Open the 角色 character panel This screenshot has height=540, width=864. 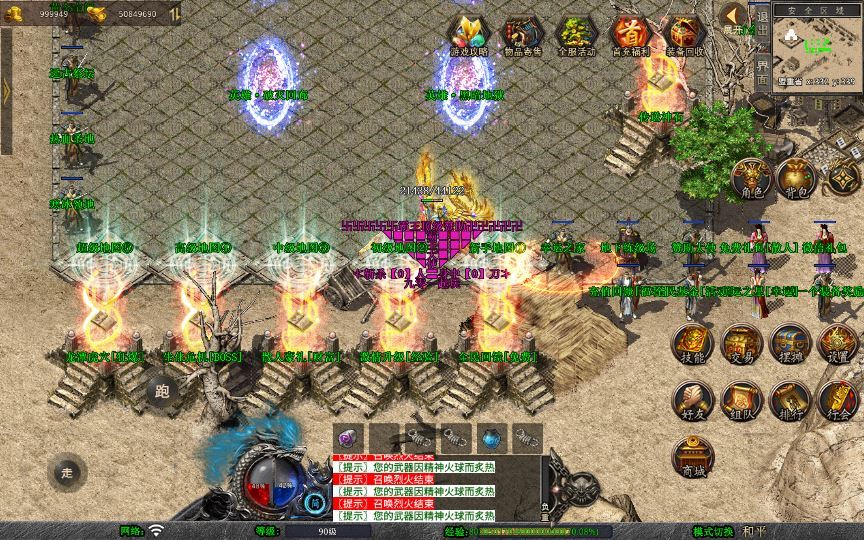coord(751,178)
